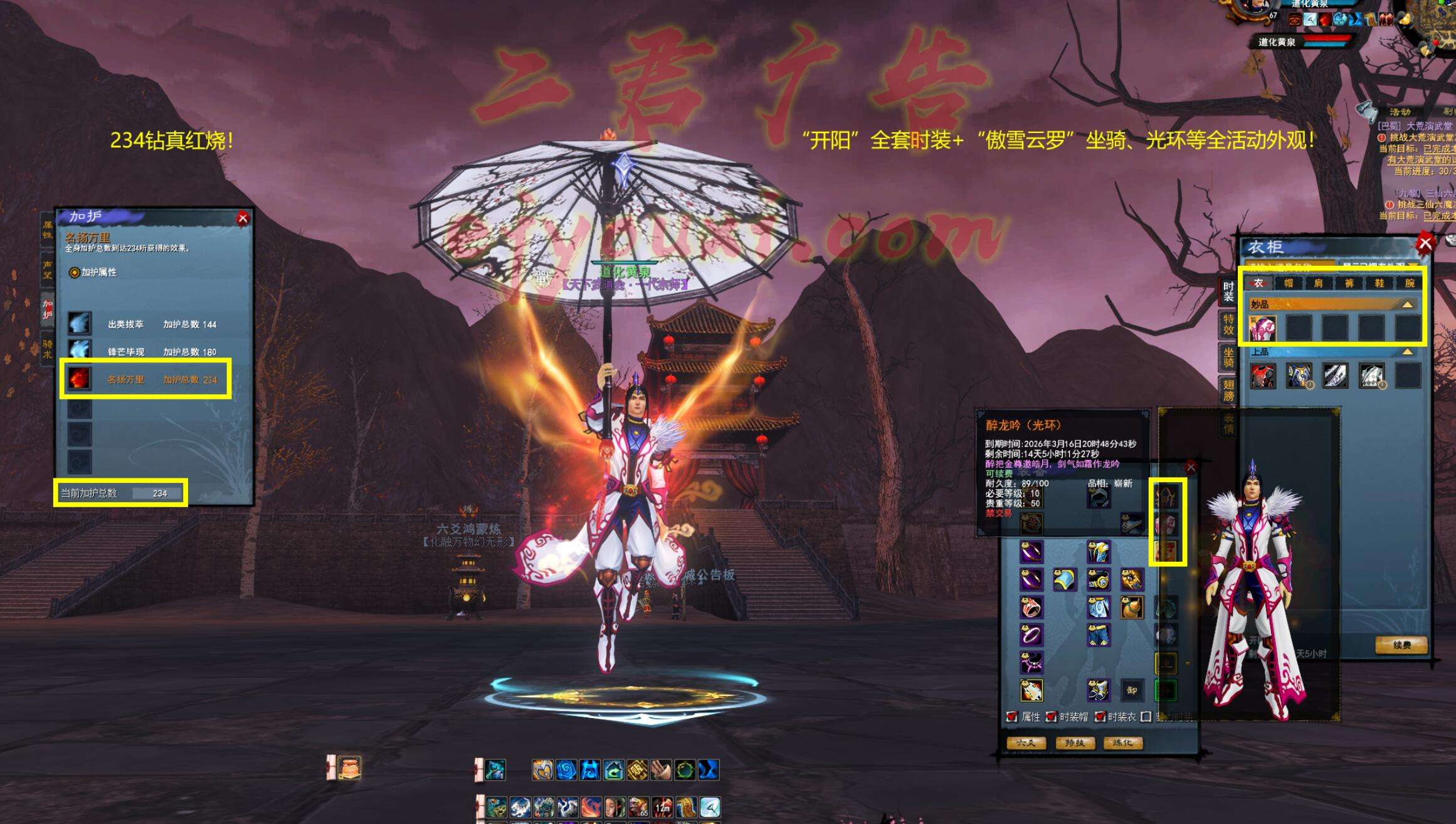Open the 坐骑 mount category tab
The image size is (1456, 824).
pos(1228,357)
